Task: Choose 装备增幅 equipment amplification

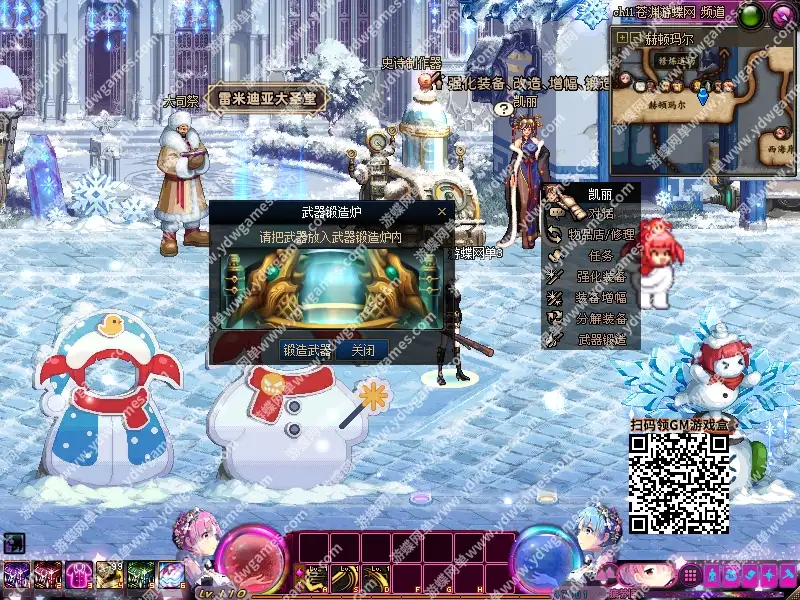Action: 600,298
